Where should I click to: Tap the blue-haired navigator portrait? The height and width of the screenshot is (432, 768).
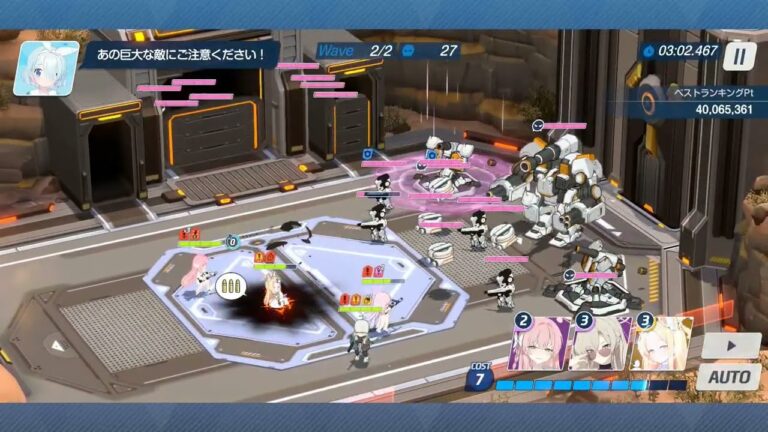46,68
